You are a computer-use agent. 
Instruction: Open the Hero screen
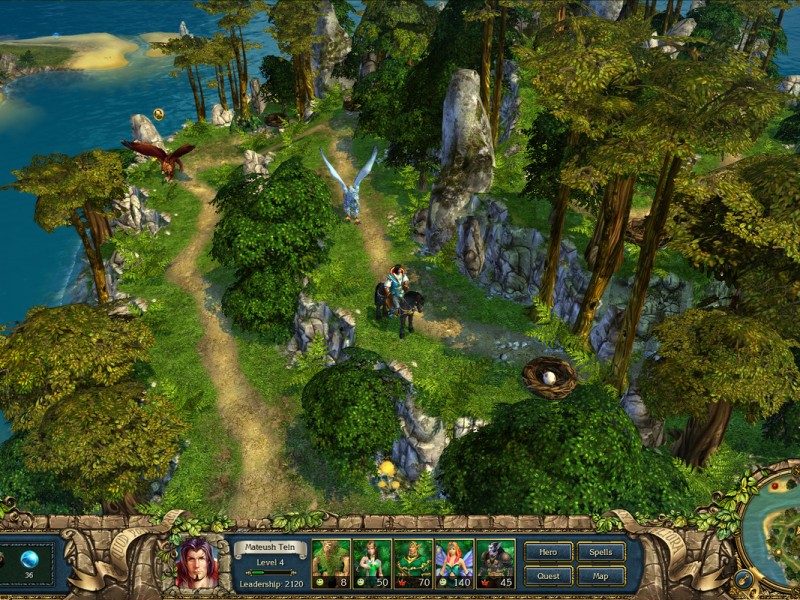[x=548, y=552]
